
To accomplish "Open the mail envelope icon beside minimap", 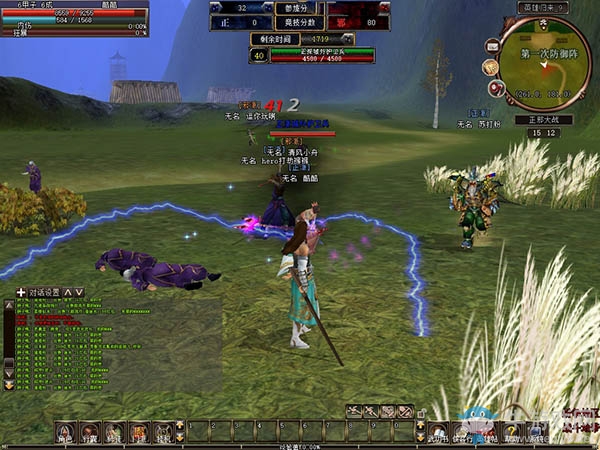I will [493, 46].
